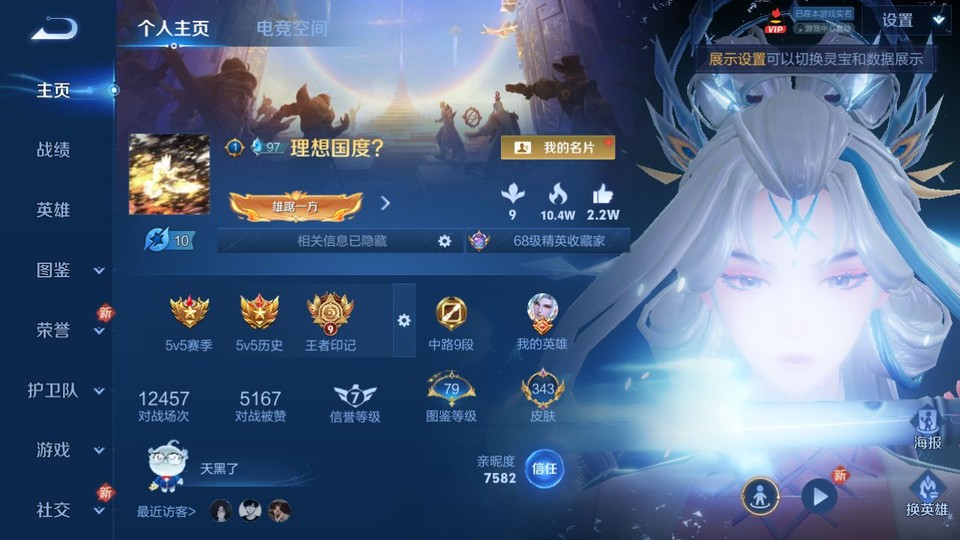Open the 雄踞一方 title banner
This screenshot has height=540, width=960.
pos(295,204)
